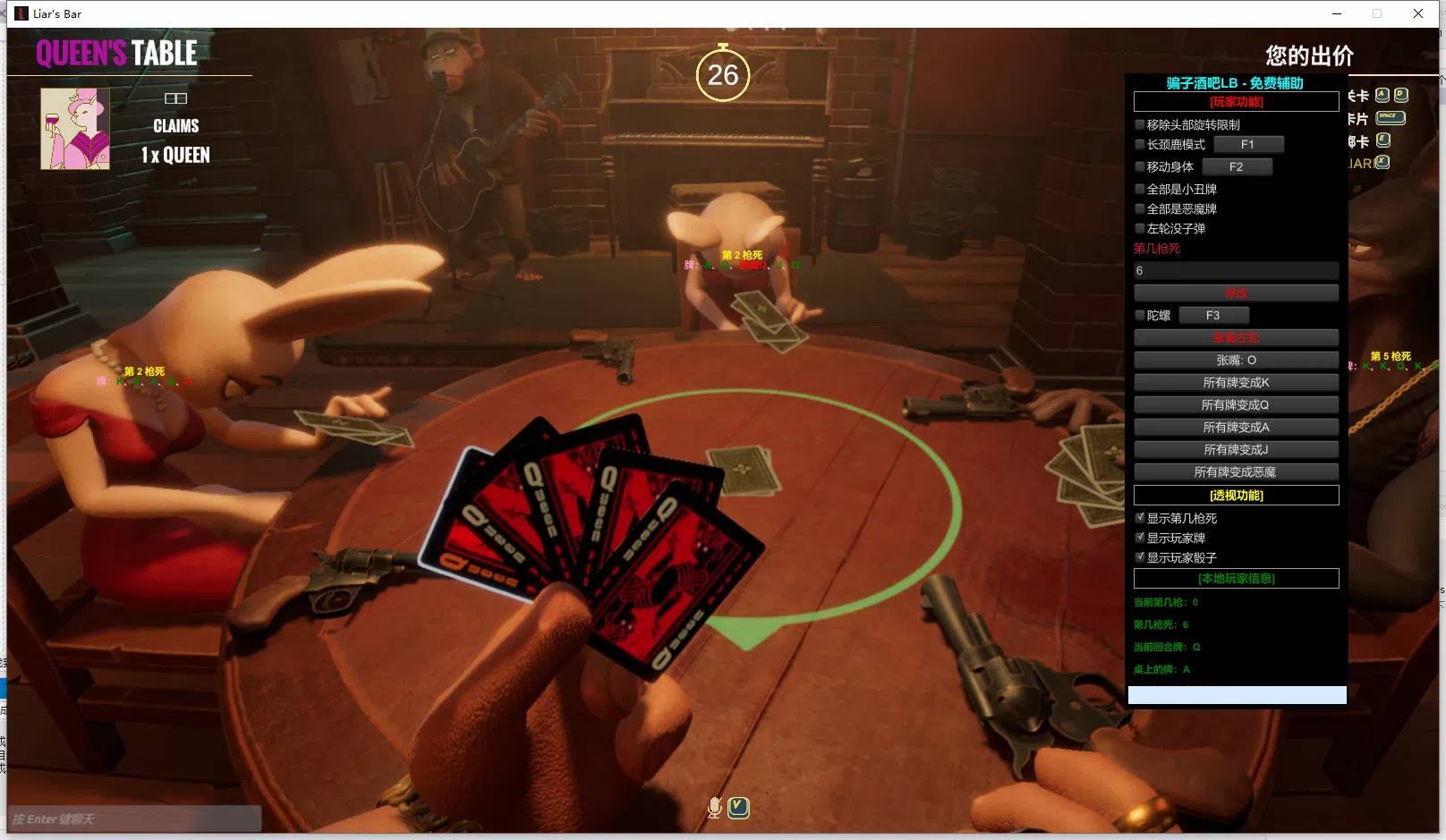Collapse the [玩家功能] section header
This screenshot has height=840, width=1446.
point(1236,101)
